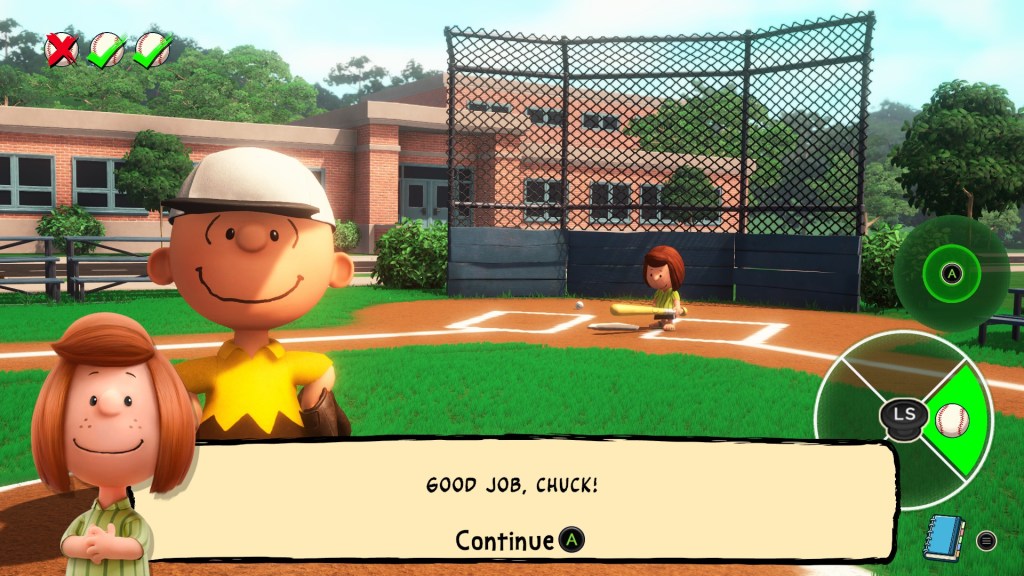
Task: Open the blue journal notebook icon
Action: click(x=943, y=538)
